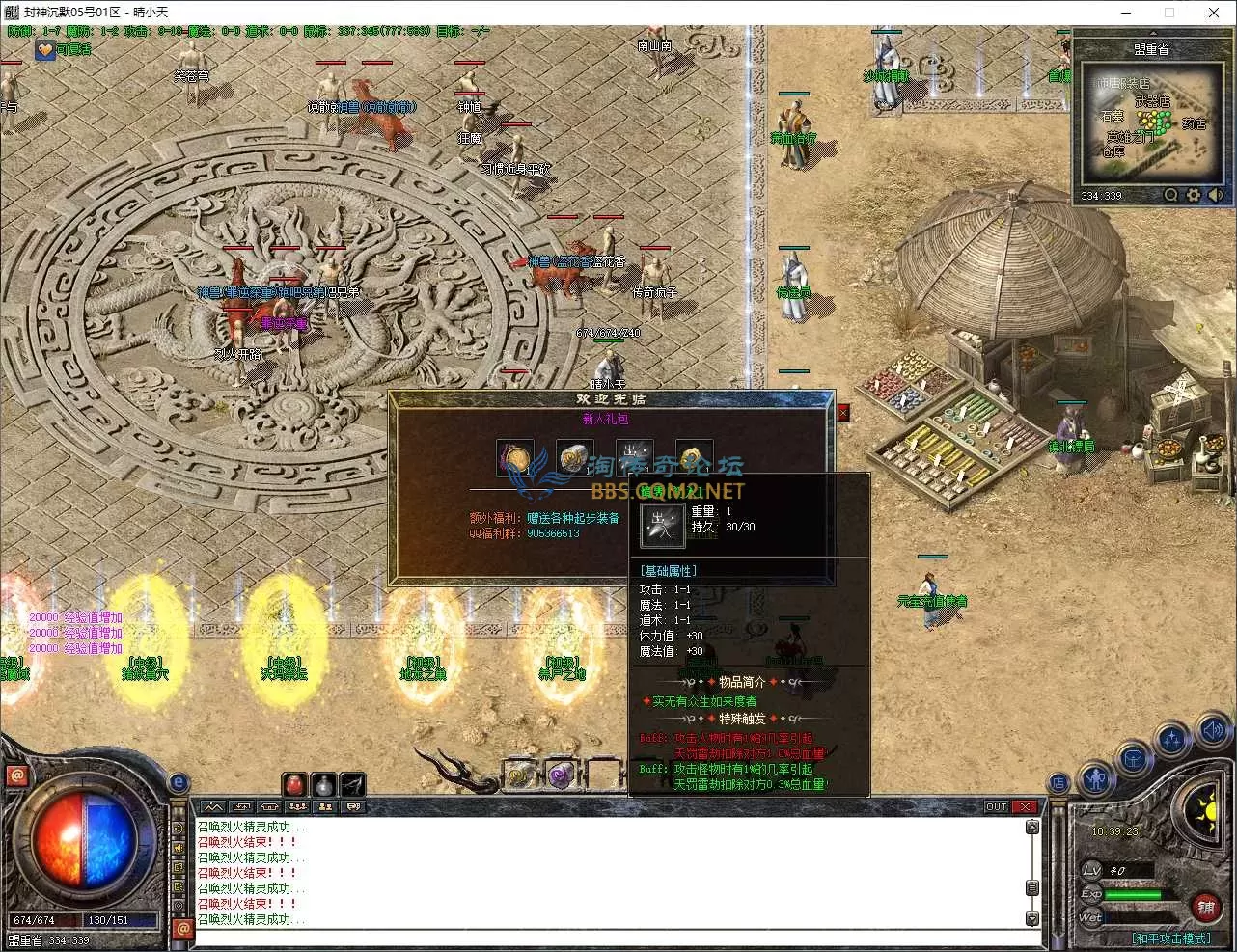Toggle the peaceful attack mode label
The height and width of the screenshot is (952, 1237).
tap(1170, 938)
